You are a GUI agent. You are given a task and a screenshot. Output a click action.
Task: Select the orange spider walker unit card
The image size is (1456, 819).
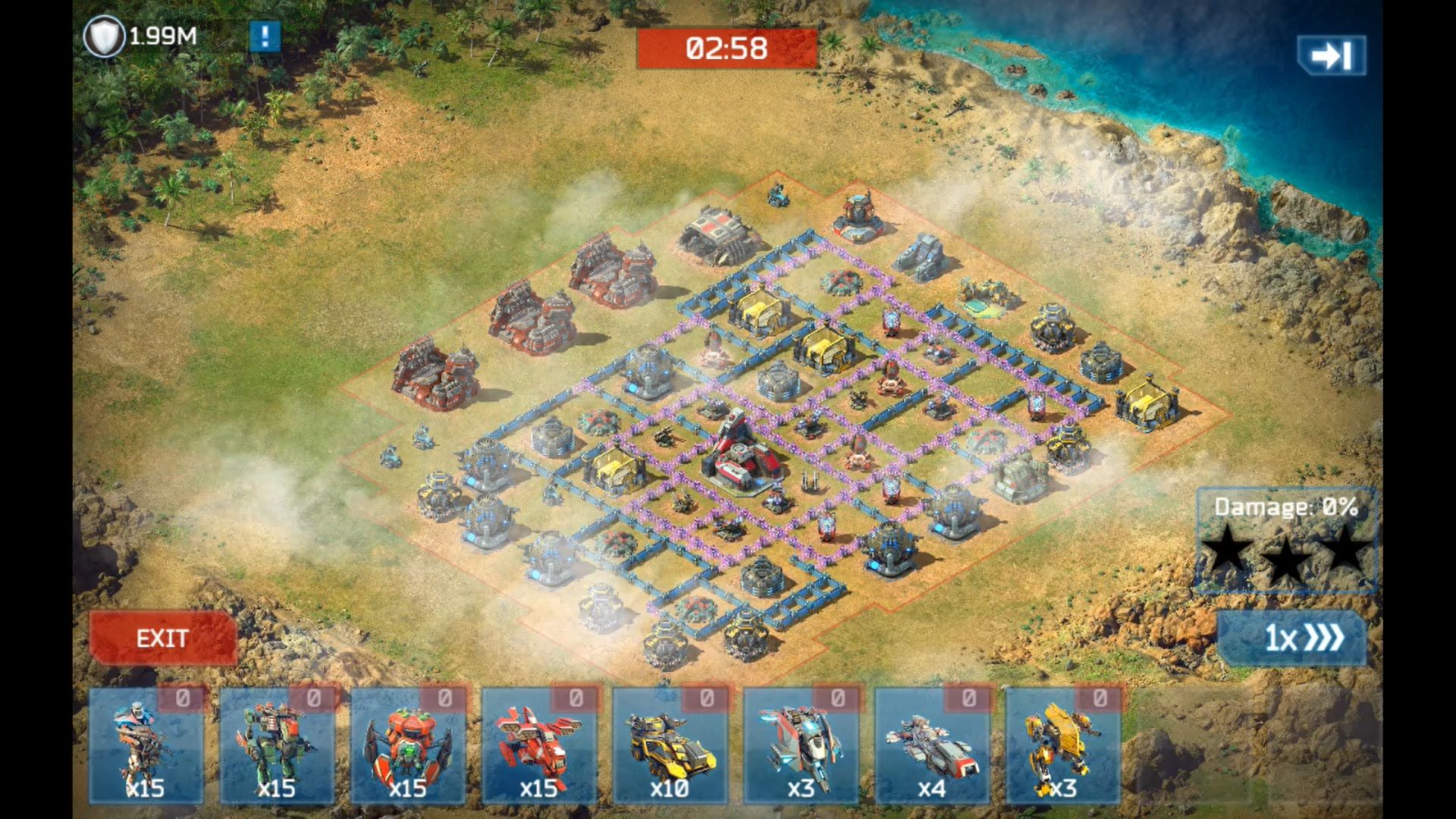(x=408, y=745)
